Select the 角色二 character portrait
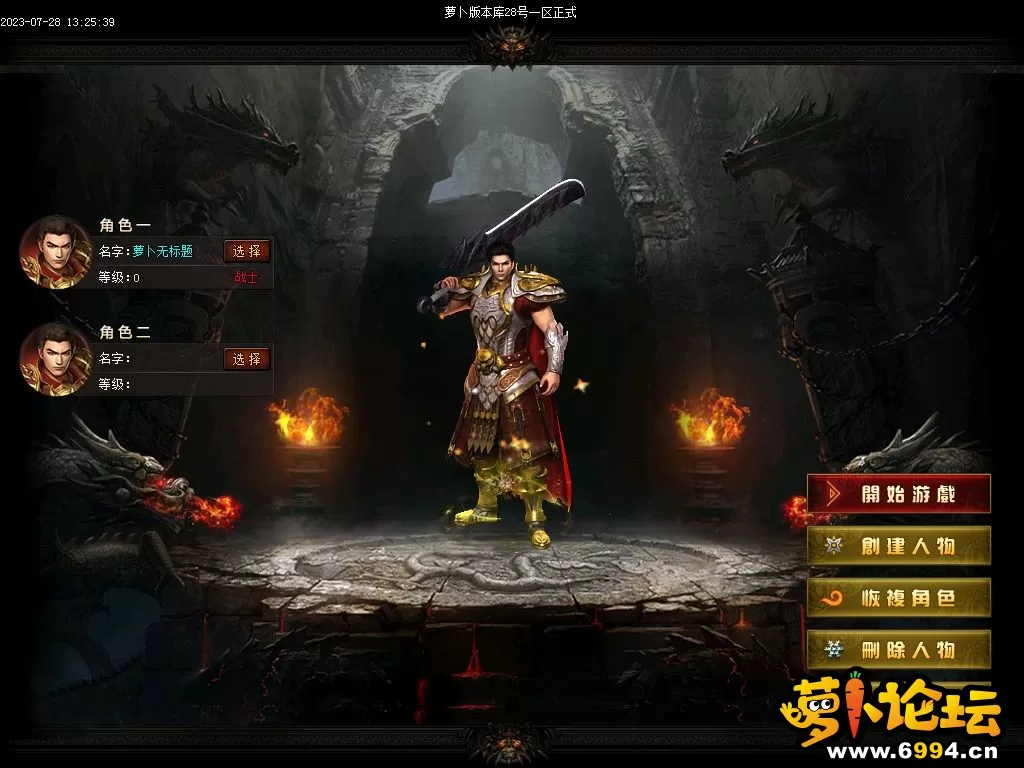 pos(56,358)
